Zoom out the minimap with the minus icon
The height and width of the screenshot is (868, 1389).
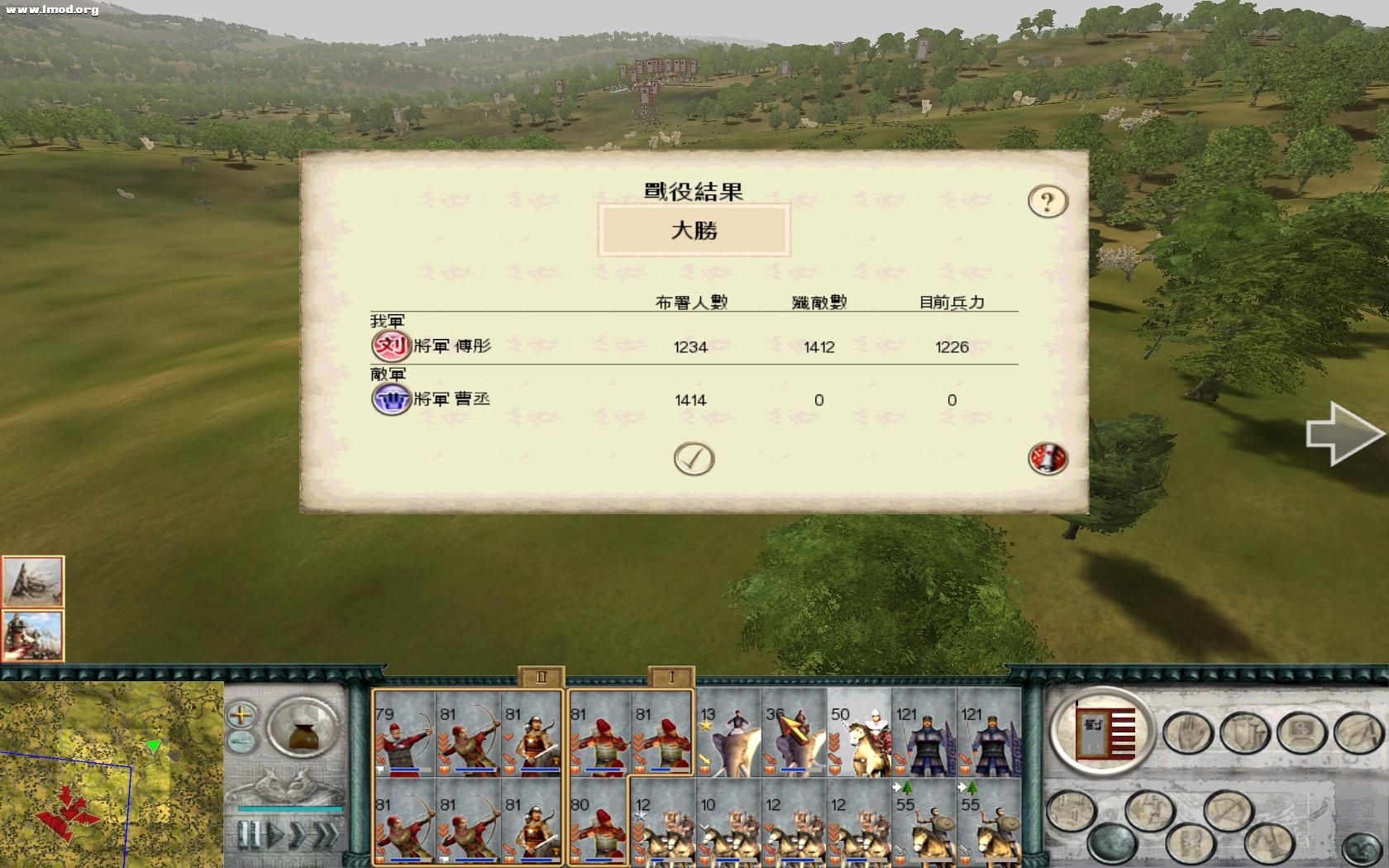coord(240,740)
